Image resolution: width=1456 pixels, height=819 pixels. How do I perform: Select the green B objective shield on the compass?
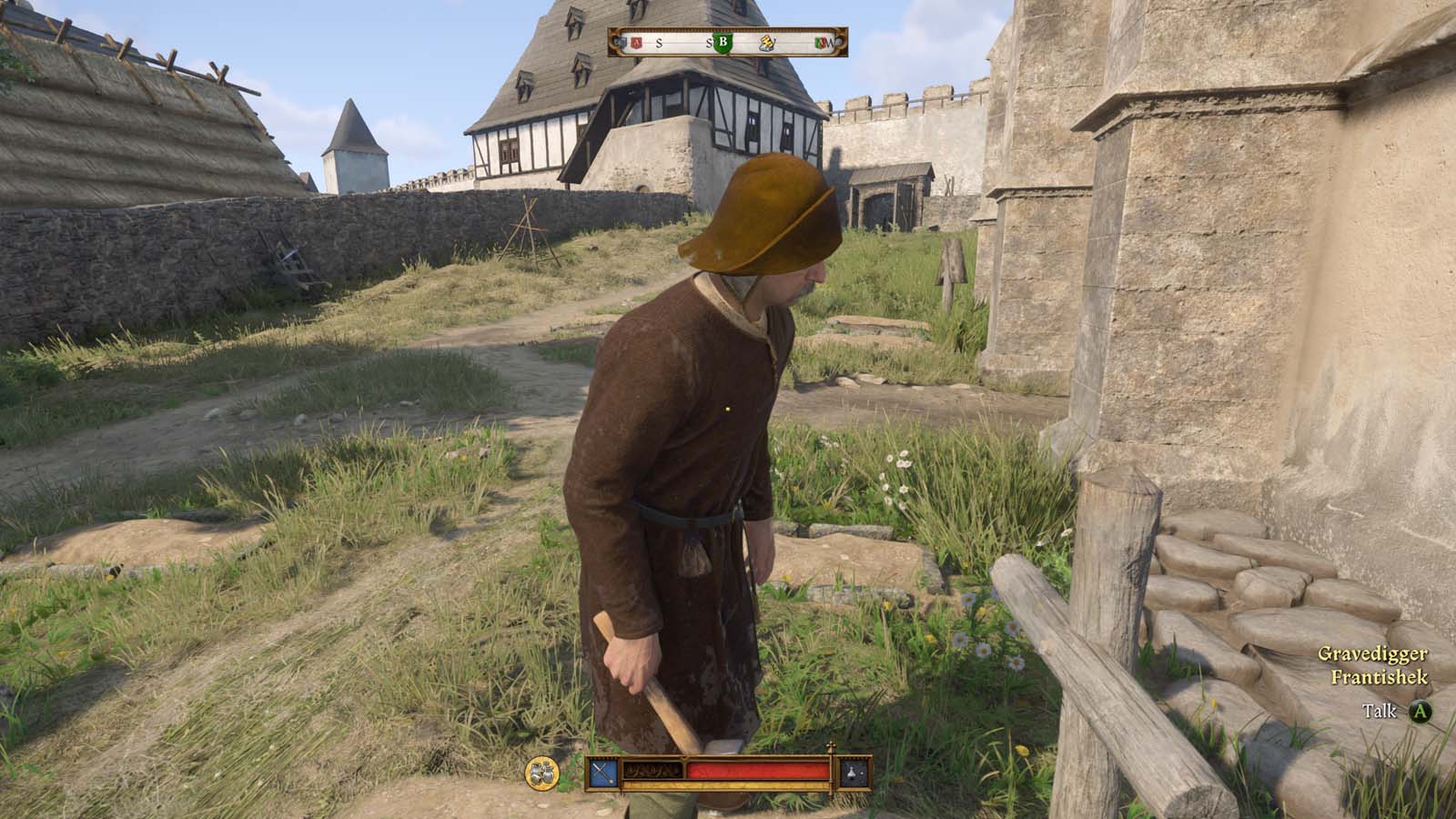point(723,43)
